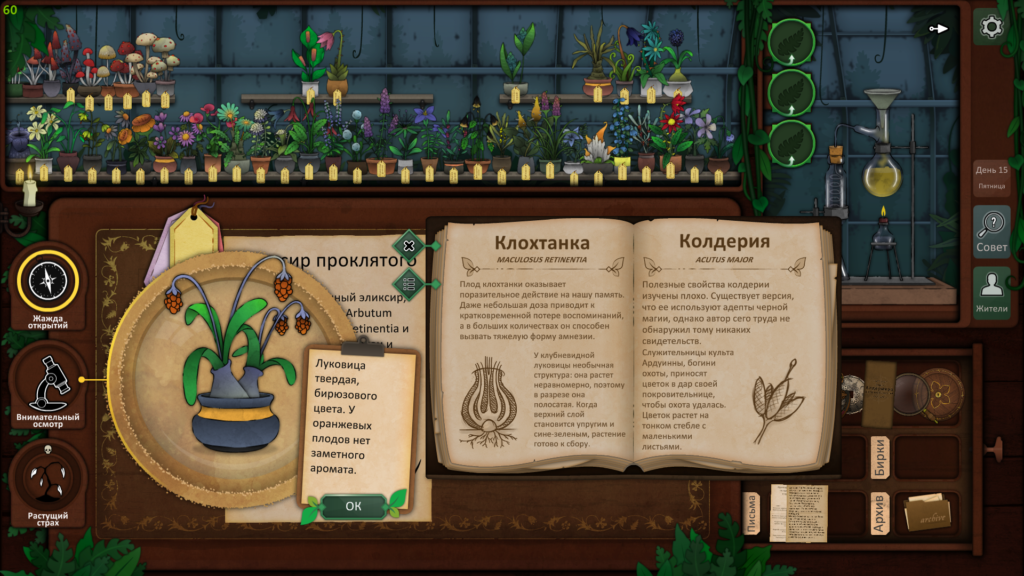Pick up the letters stack in the drawer
Viewport: 1024px width, 576px height.
click(799, 512)
